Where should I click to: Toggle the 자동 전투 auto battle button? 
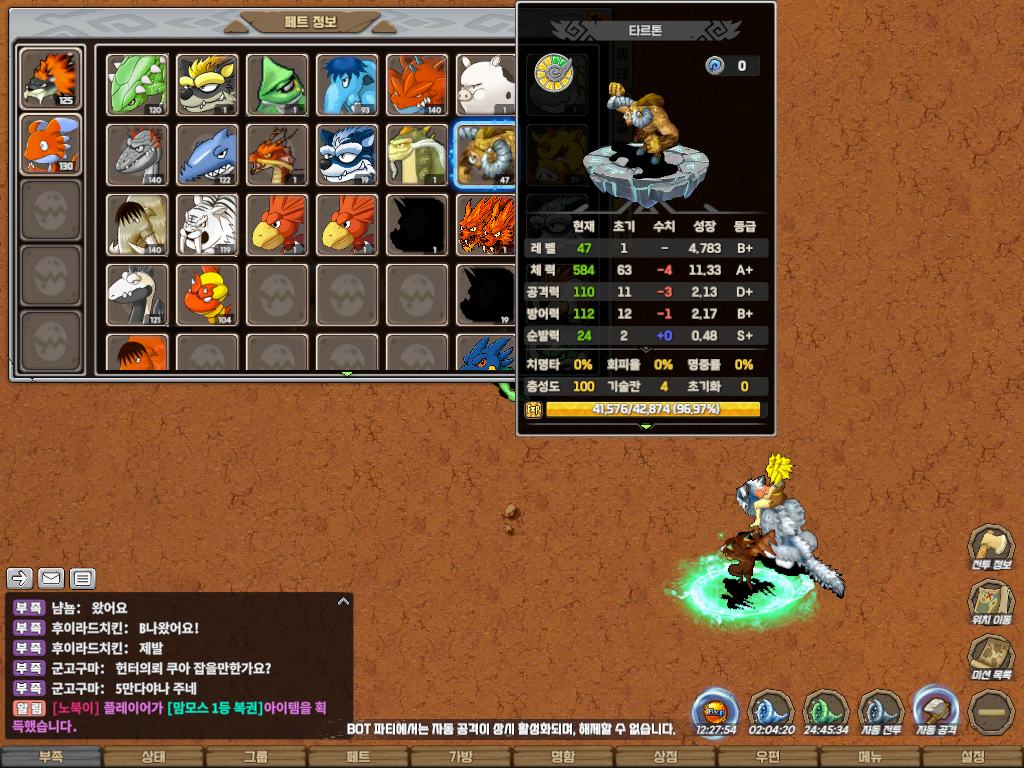pos(881,711)
